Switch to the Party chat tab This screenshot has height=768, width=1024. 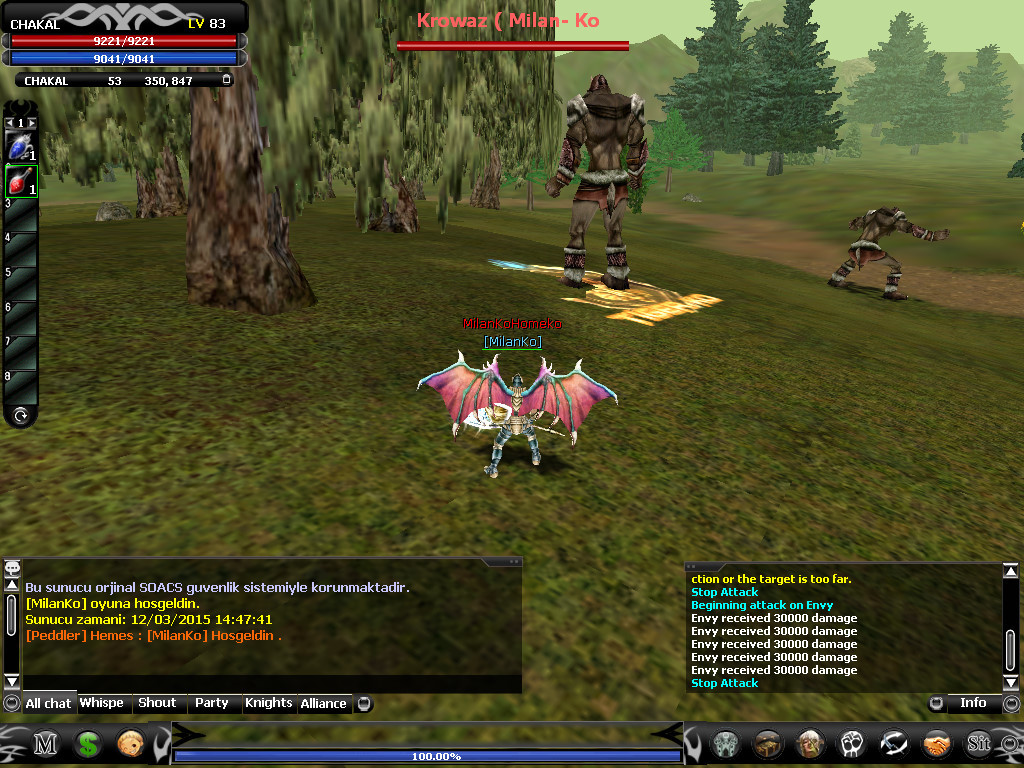[x=212, y=703]
